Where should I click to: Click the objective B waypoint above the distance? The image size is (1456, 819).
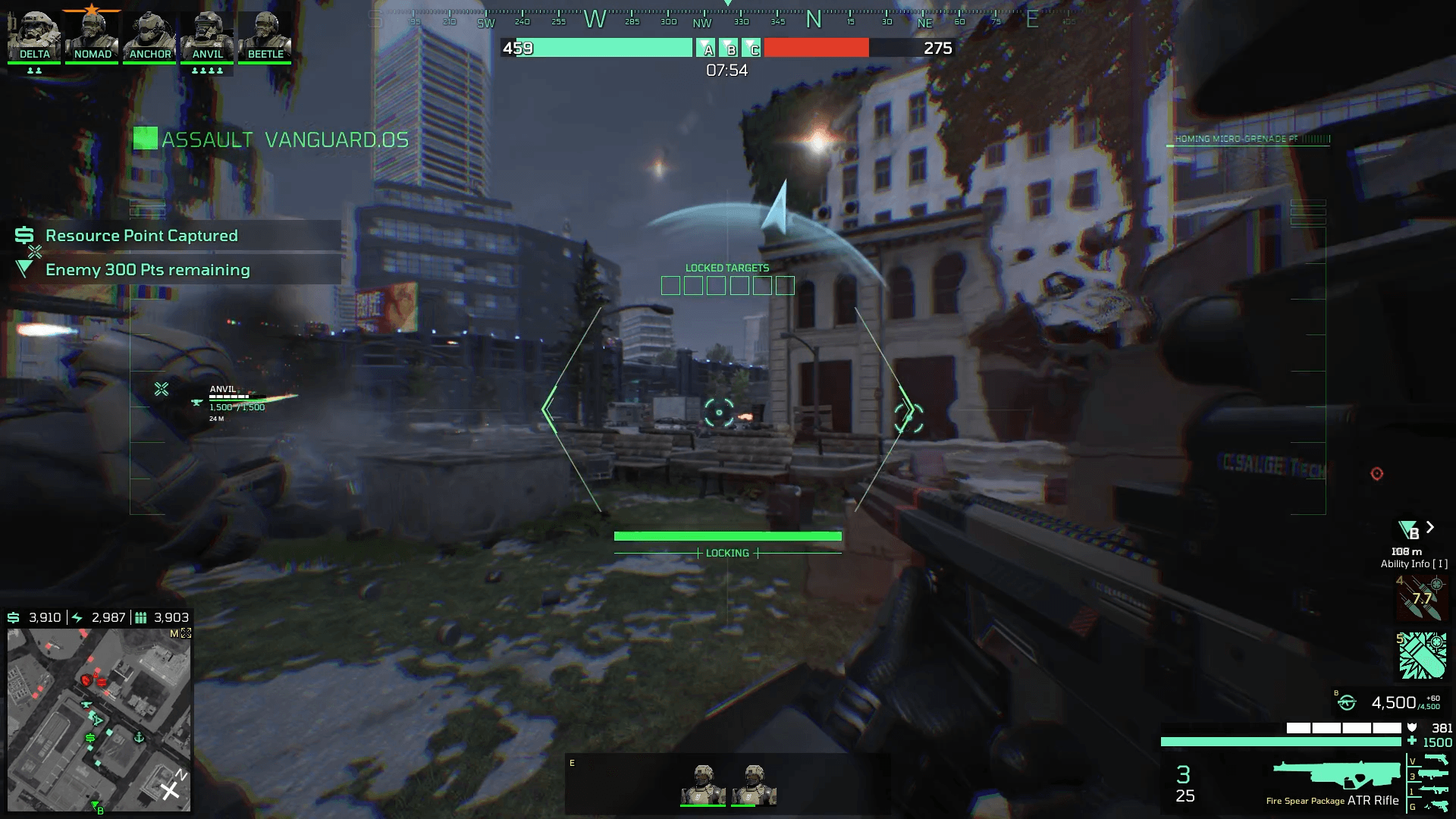1409,530
